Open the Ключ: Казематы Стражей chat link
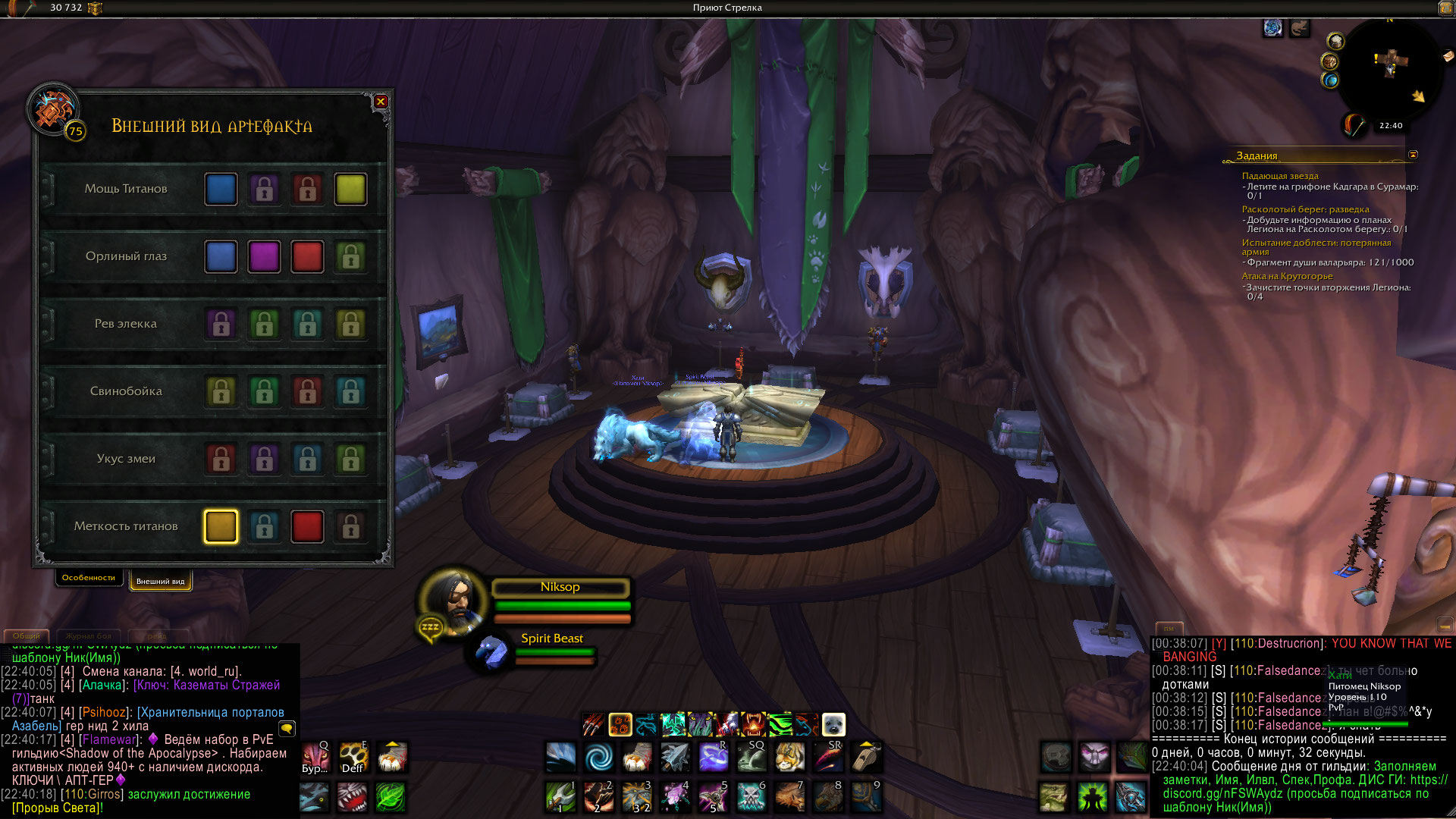The width and height of the screenshot is (1456, 819). tap(206, 685)
